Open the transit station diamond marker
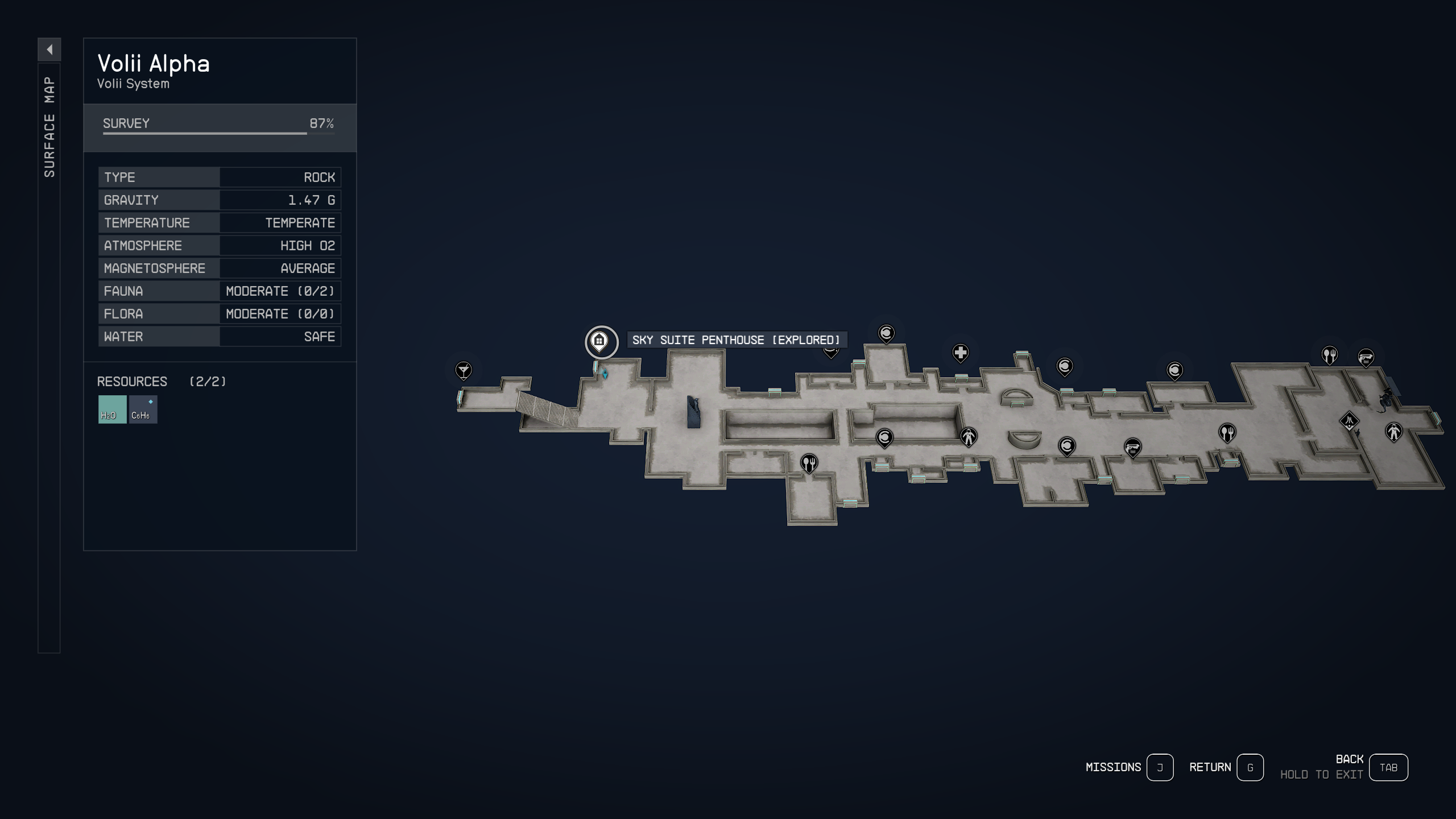Image resolution: width=1456 pixels, height=819 pixels. tap(1349, 422)
